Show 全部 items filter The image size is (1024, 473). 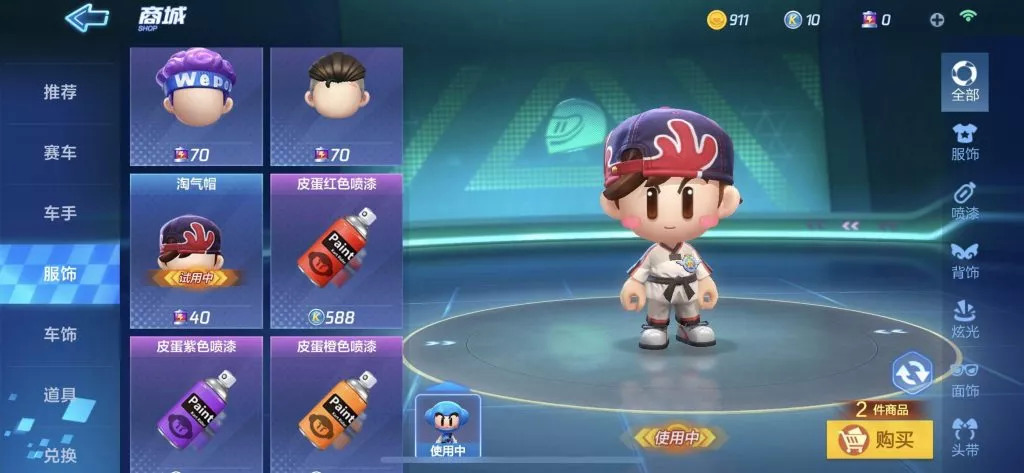click(x=965, y=82)
